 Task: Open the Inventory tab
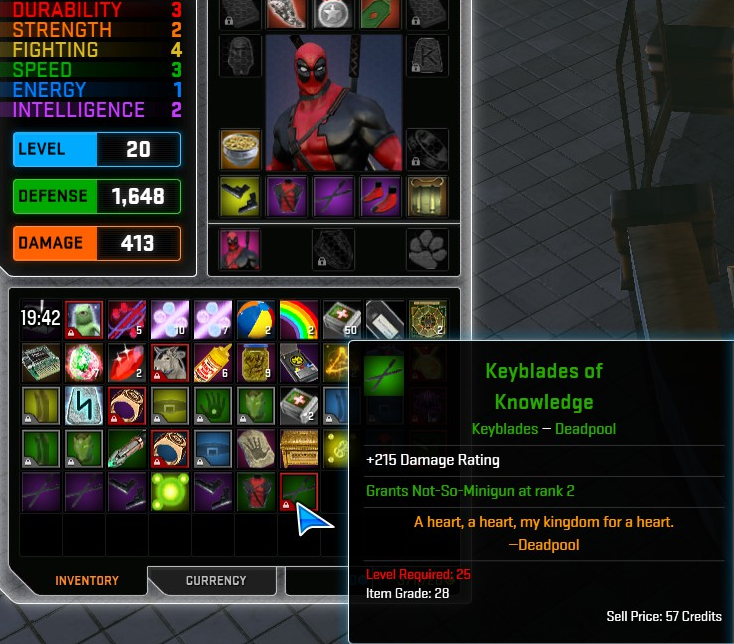click(87, 580)
